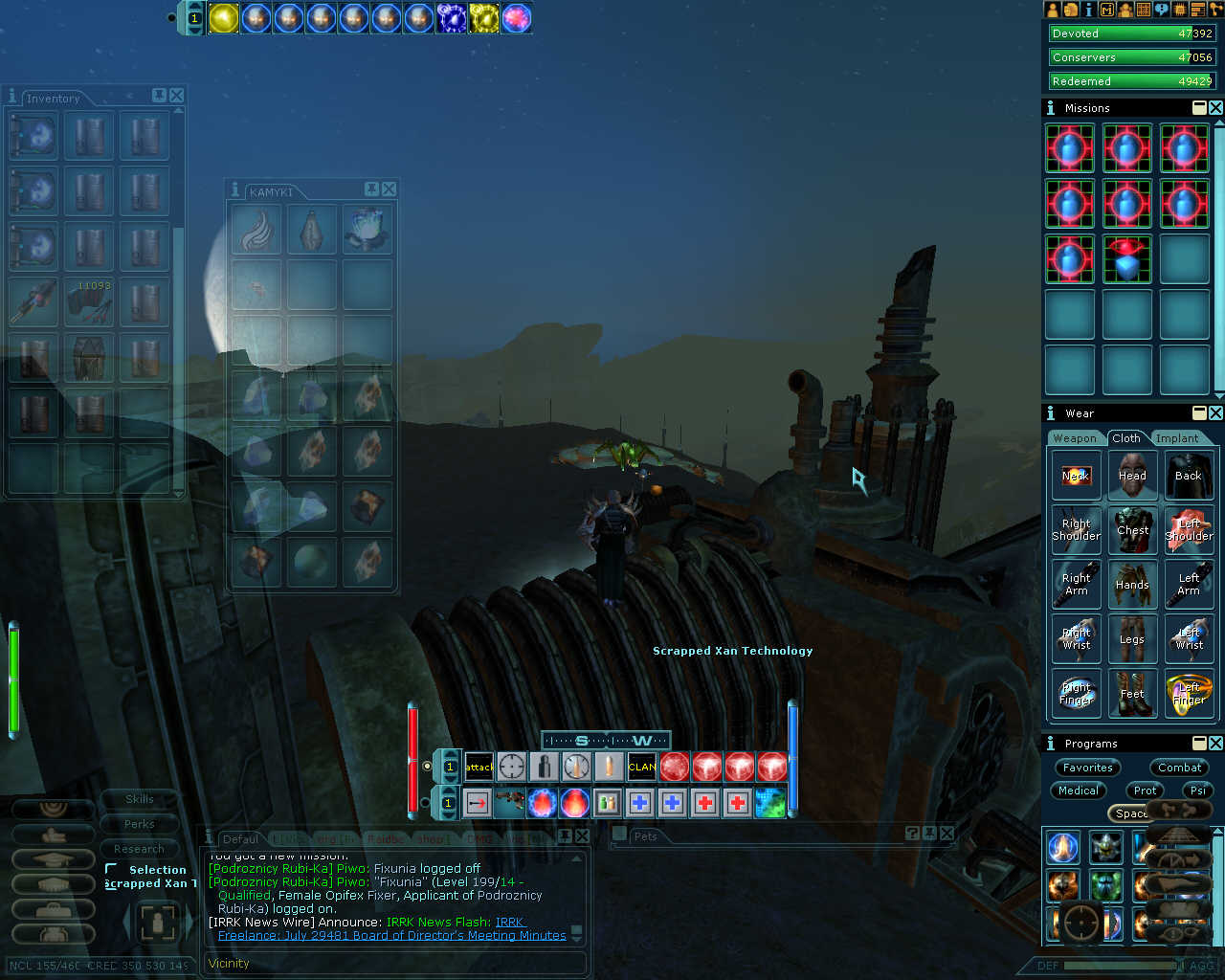Open the Research menu
This screenshot has width=1225, height=980.
pos(140,849)
